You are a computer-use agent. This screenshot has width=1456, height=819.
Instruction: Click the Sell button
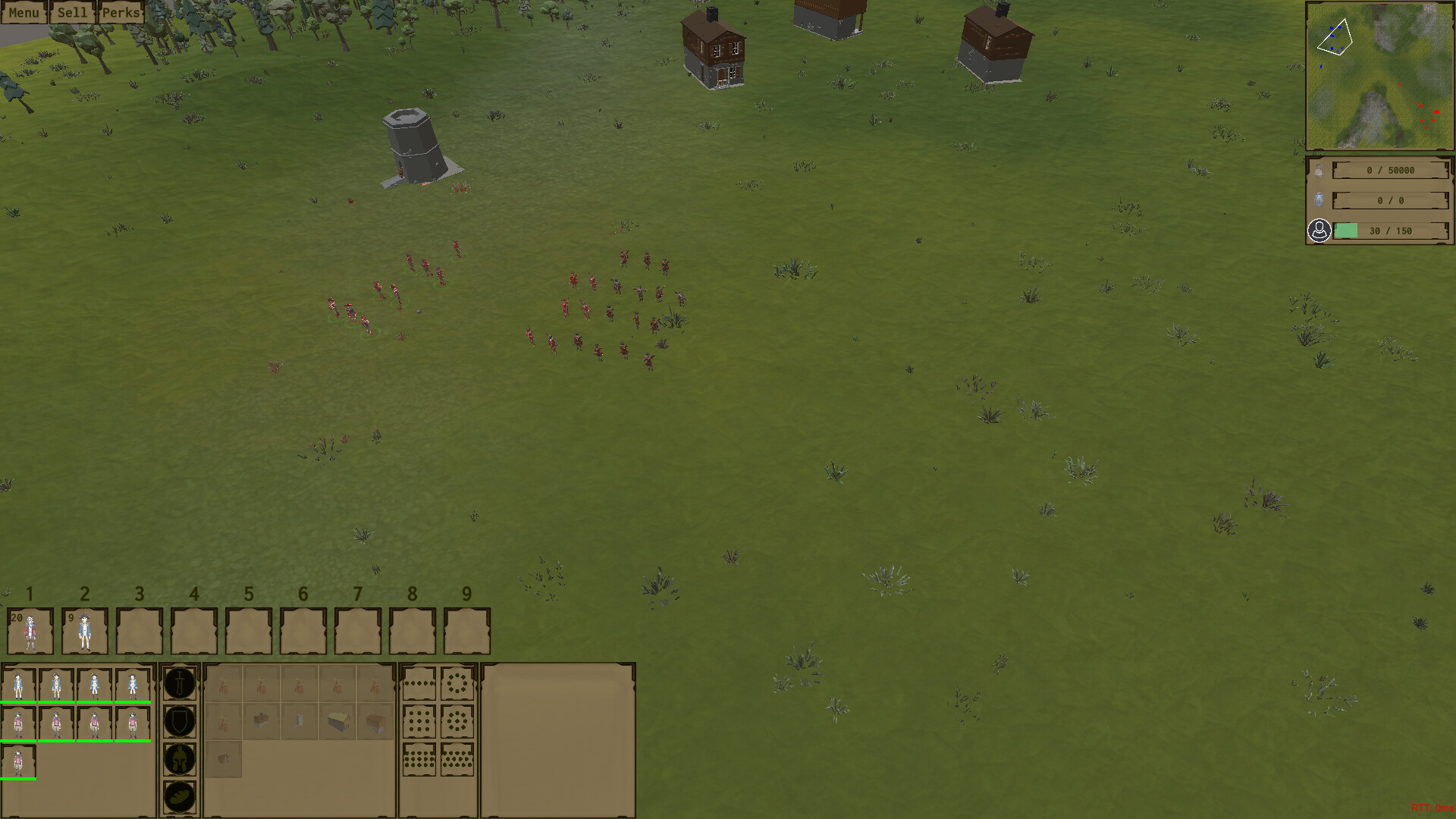coord(72,12)
